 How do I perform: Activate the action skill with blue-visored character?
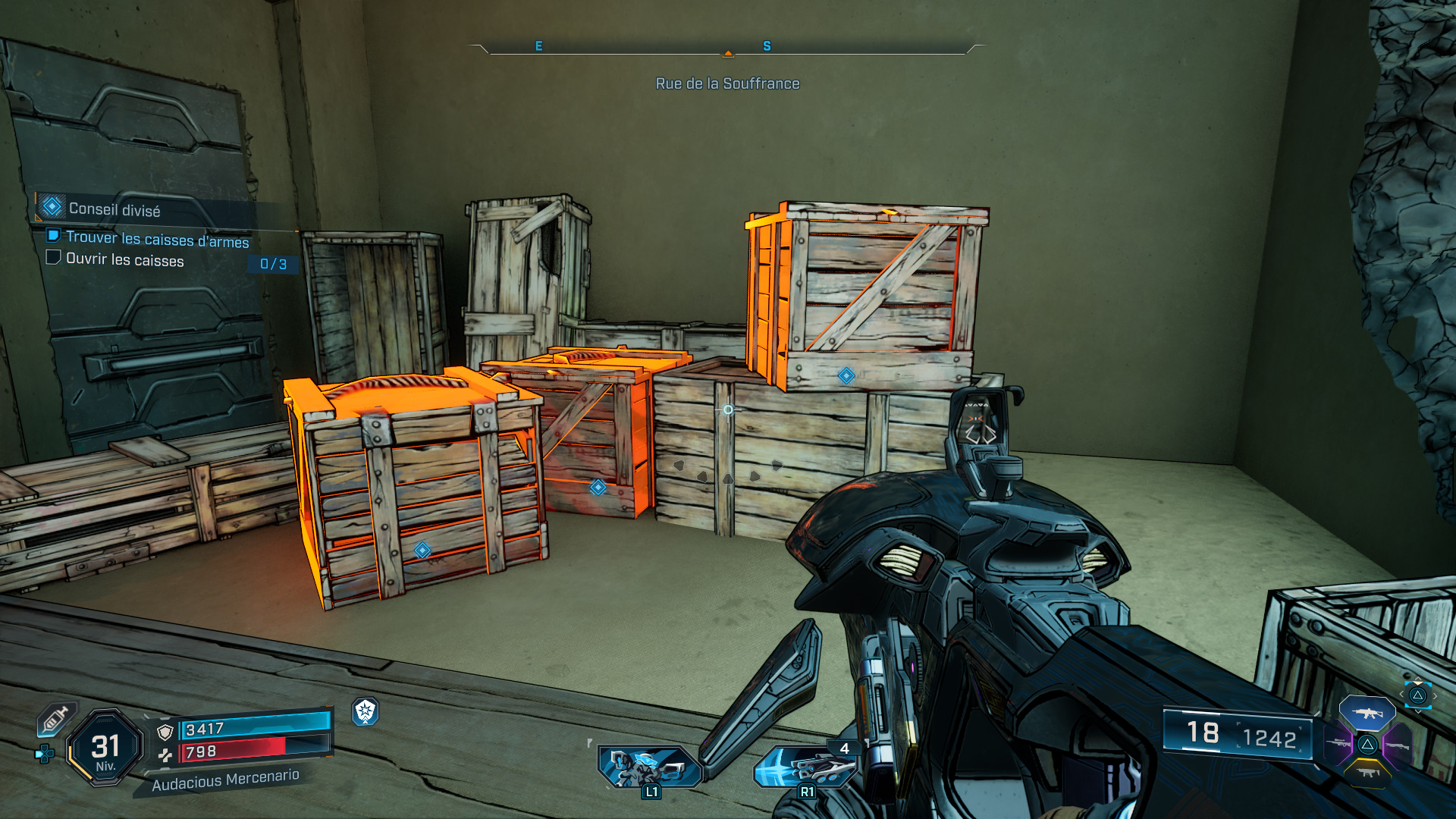tap(650, 767)
